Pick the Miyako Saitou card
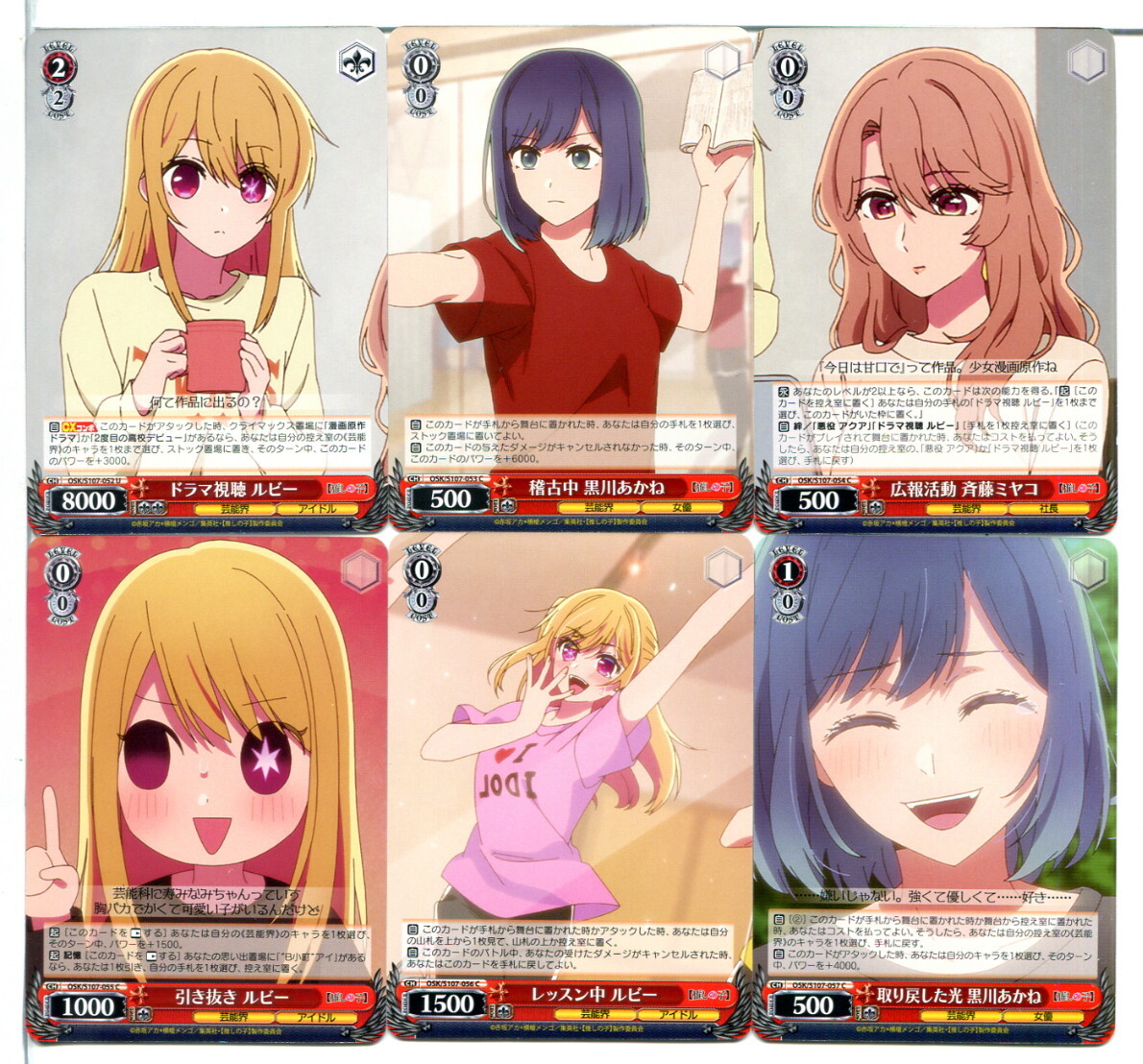 coord(935,278)
